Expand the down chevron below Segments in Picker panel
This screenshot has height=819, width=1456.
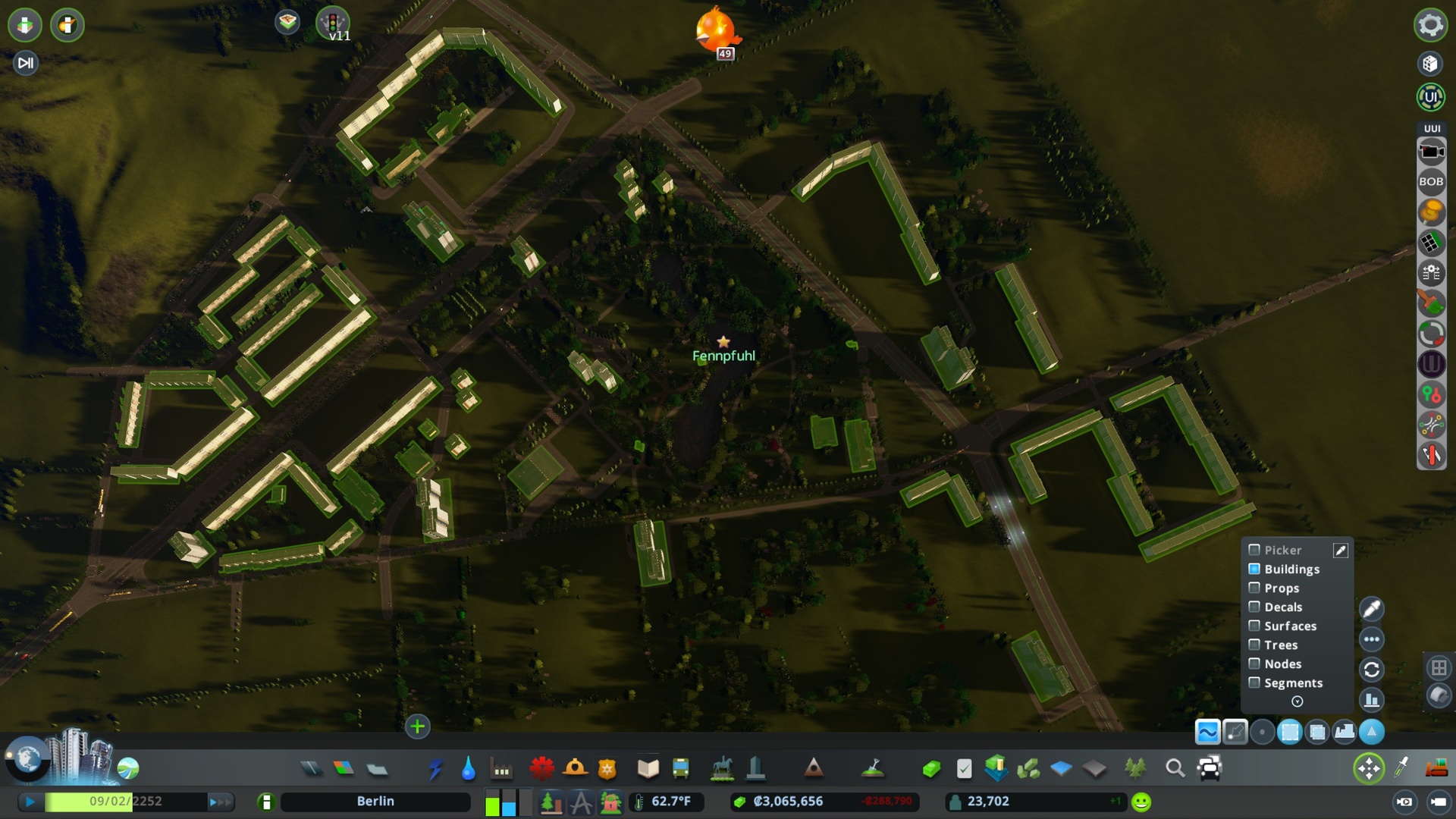click(x=1297, y=701)
